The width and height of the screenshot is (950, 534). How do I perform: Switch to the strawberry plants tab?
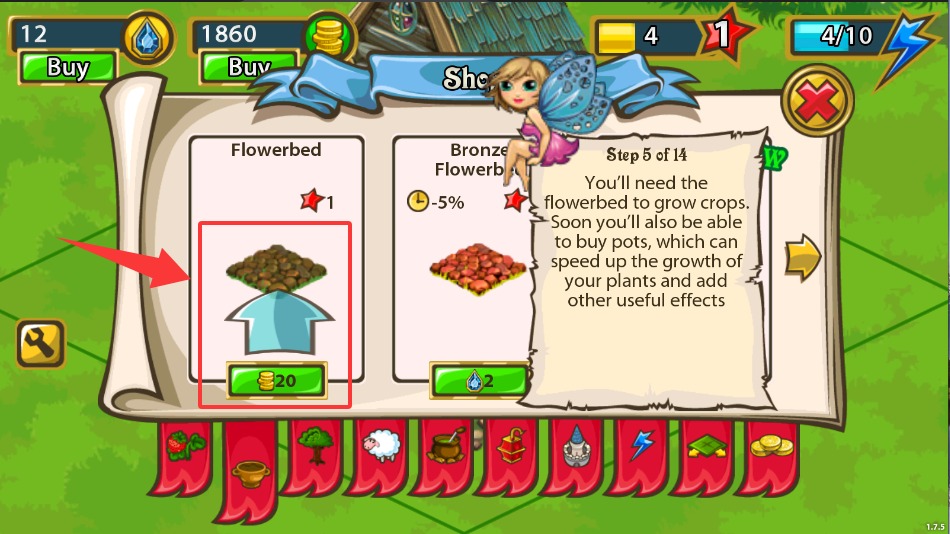coord(184,443)
